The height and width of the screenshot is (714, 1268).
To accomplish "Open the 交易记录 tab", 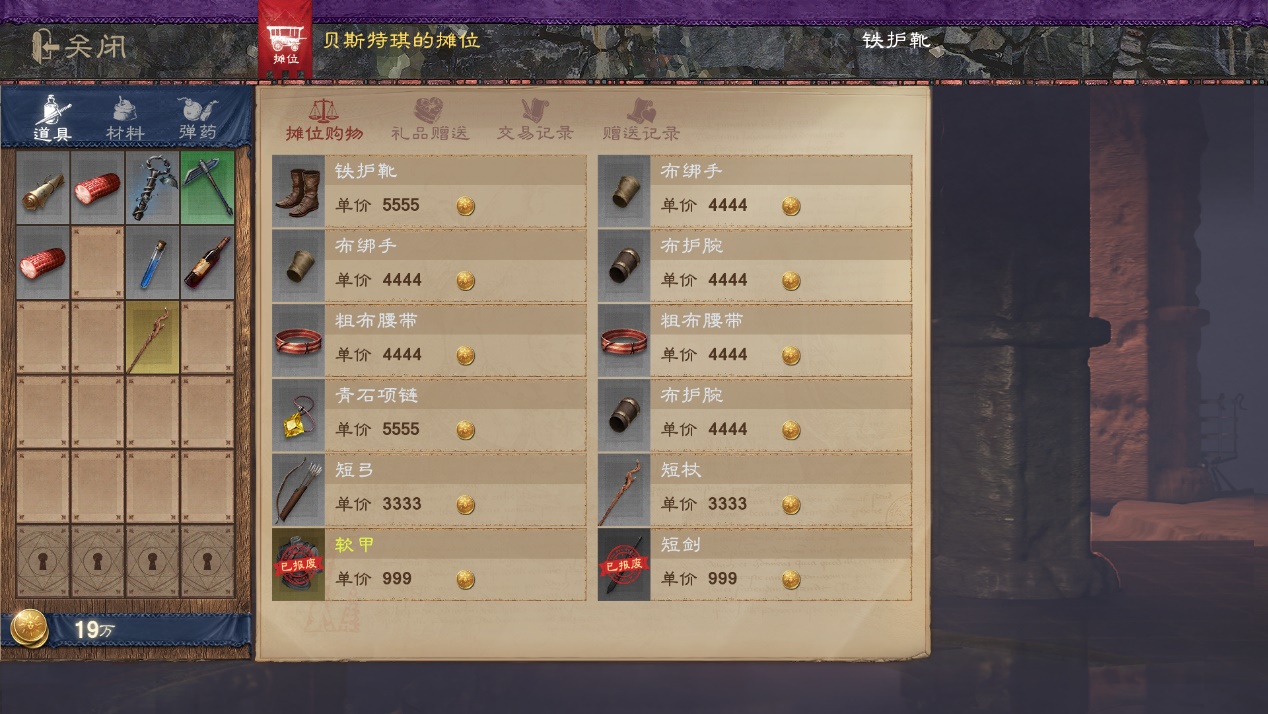I will tap(535, 120).
